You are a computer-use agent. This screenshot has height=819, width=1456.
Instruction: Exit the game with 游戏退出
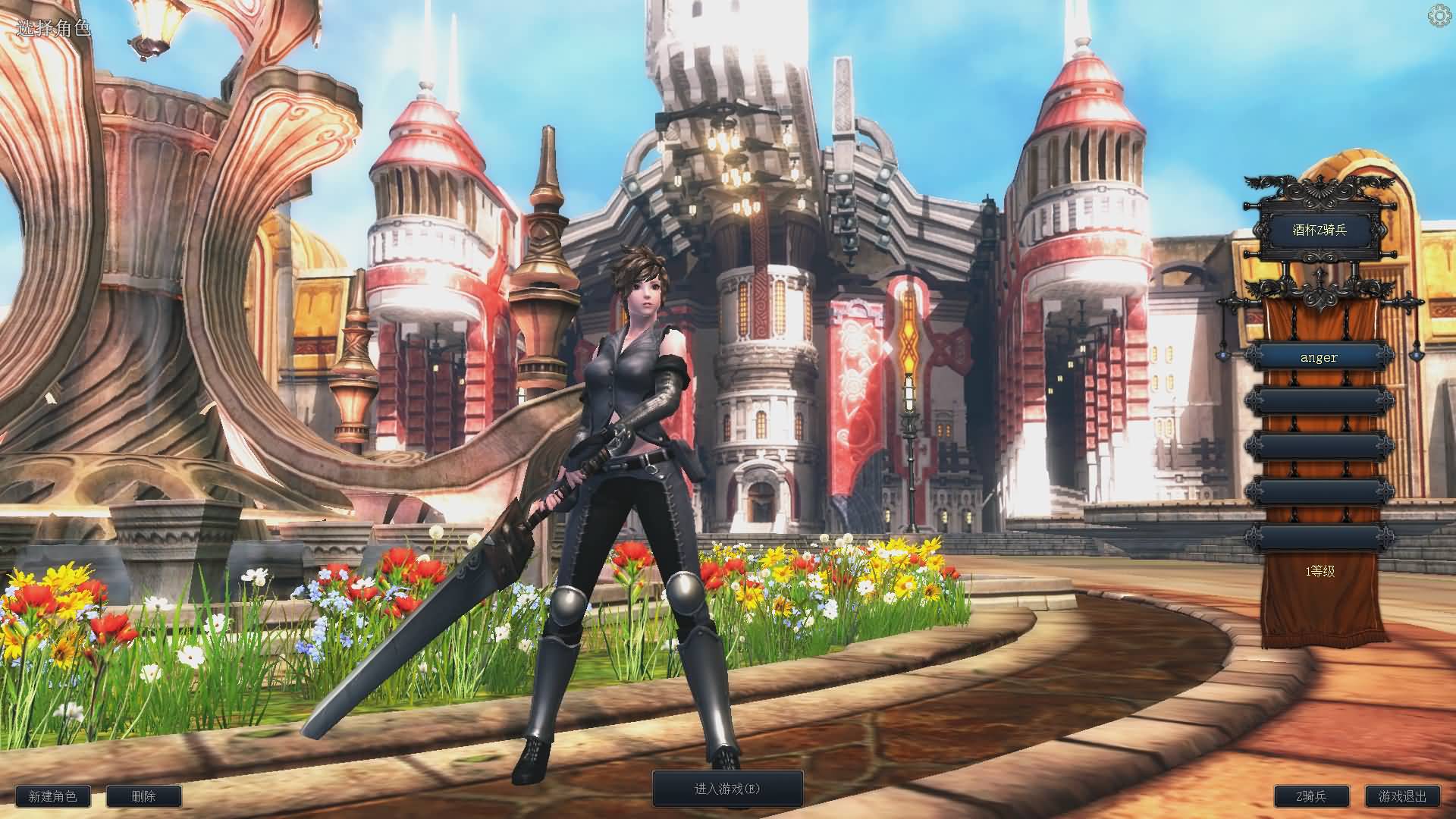tap(1402, 796)
